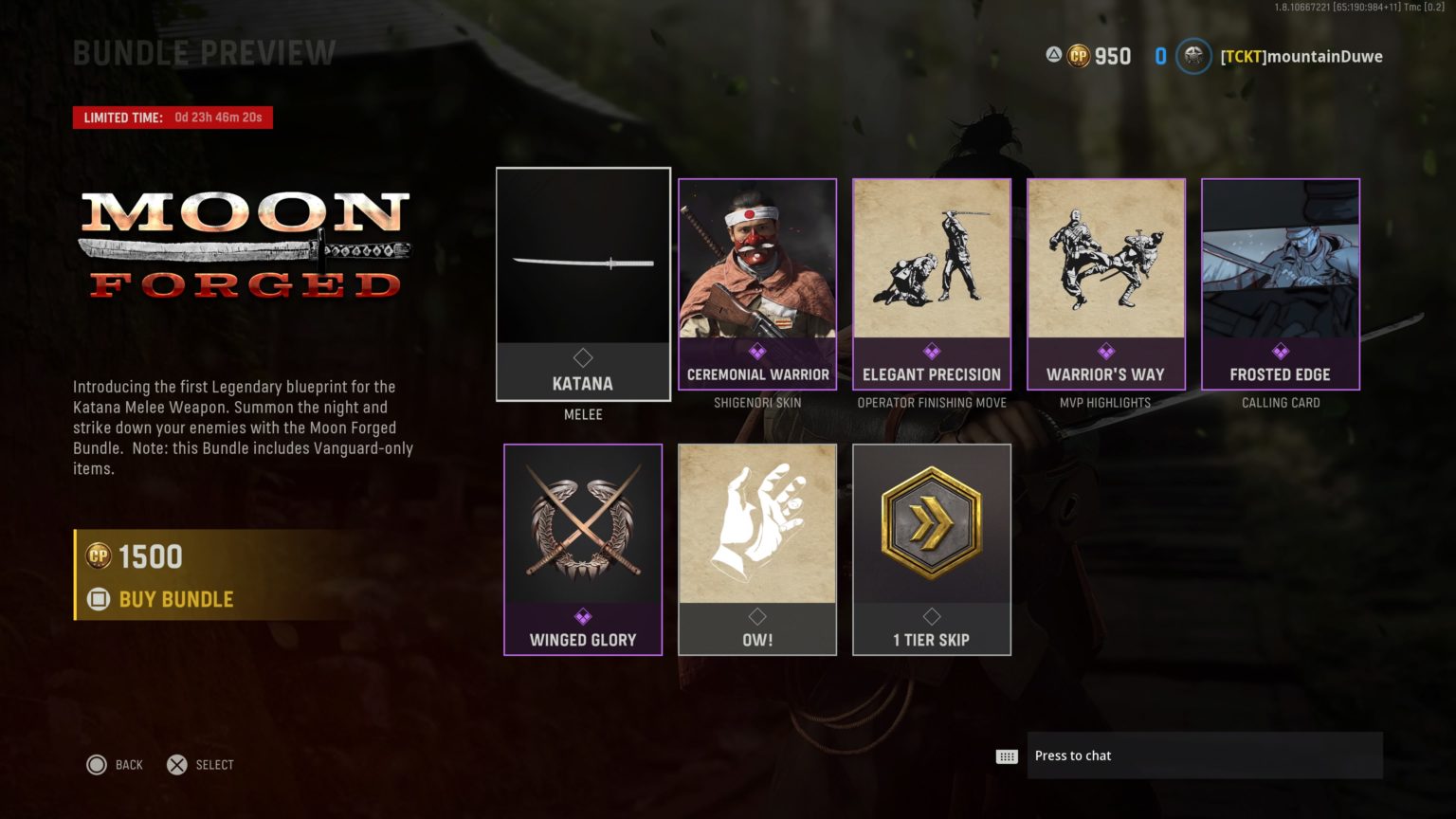
Task: Click the circle Back button prompt
Action: tap(98, 765)
